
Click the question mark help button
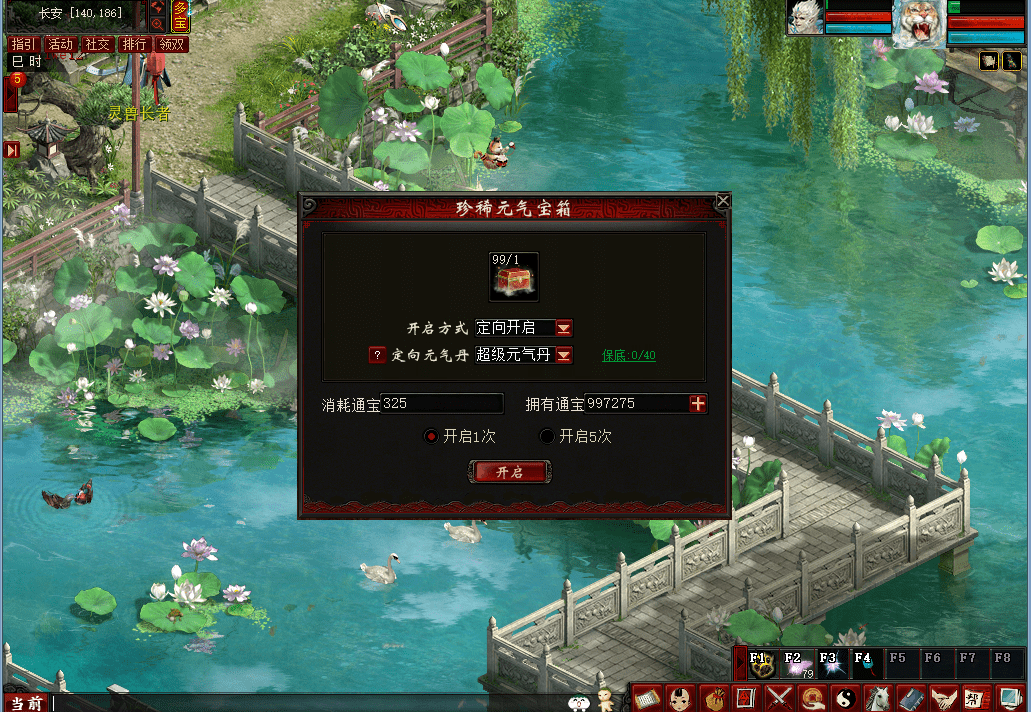click(x=377, y=355)
